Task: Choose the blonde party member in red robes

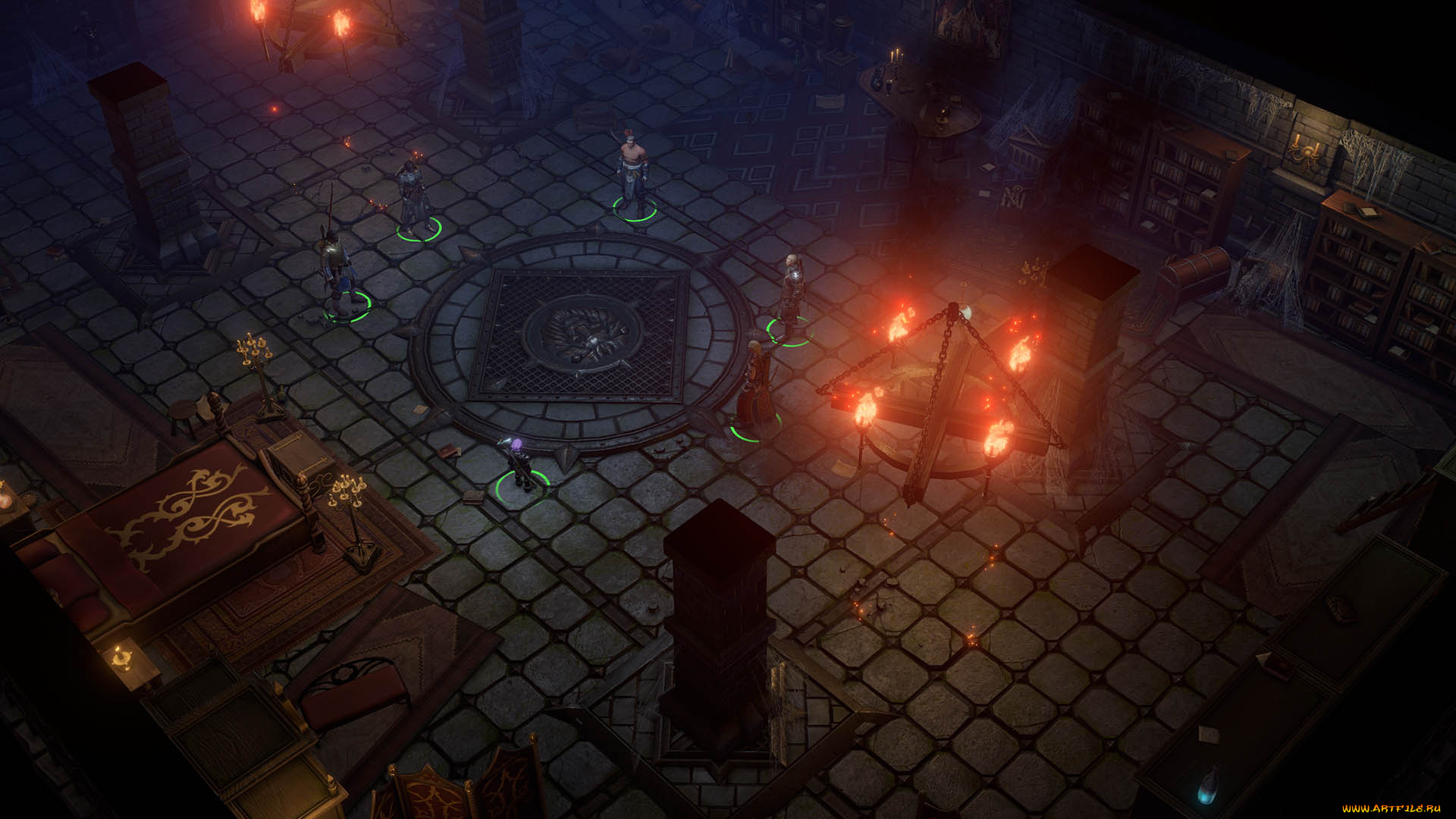Action: (x=755, y=387)
